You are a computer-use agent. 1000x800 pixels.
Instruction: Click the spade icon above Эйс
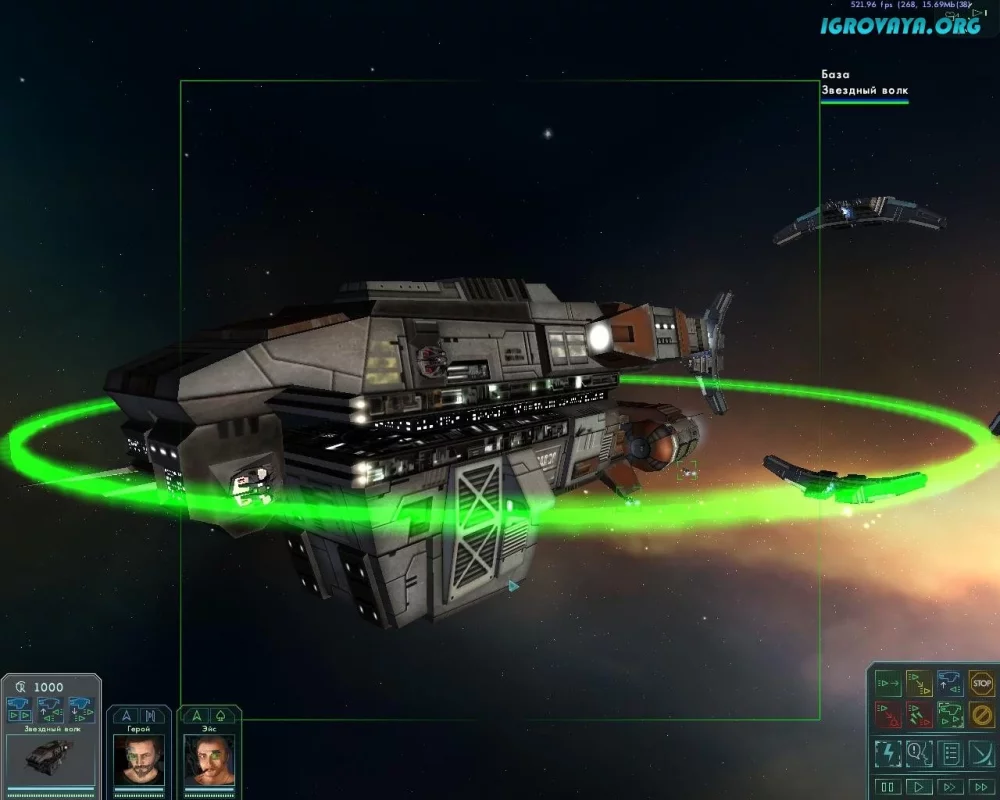point(220,715)
